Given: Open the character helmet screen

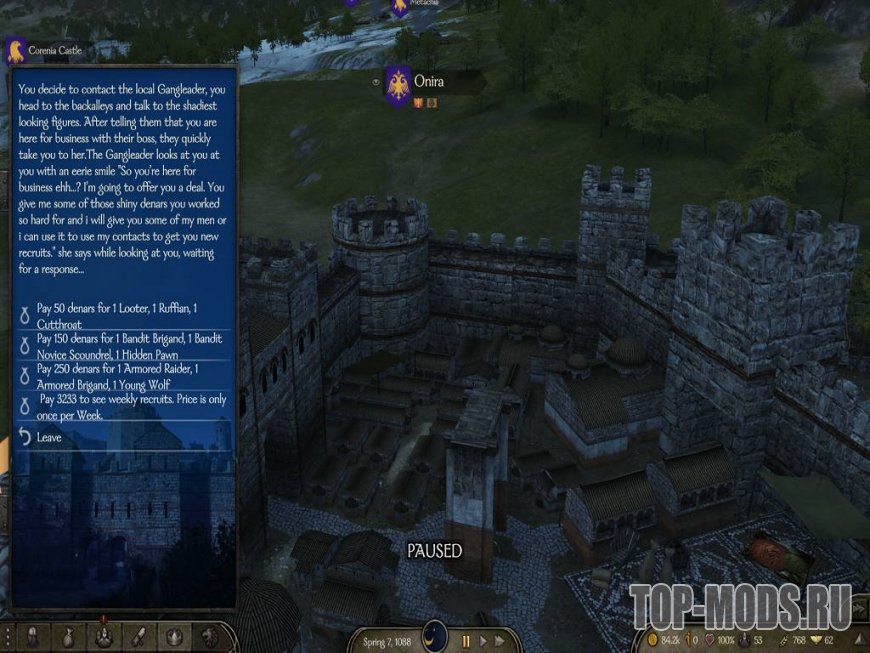Looking at the screenshot, I should coord(32,637).
